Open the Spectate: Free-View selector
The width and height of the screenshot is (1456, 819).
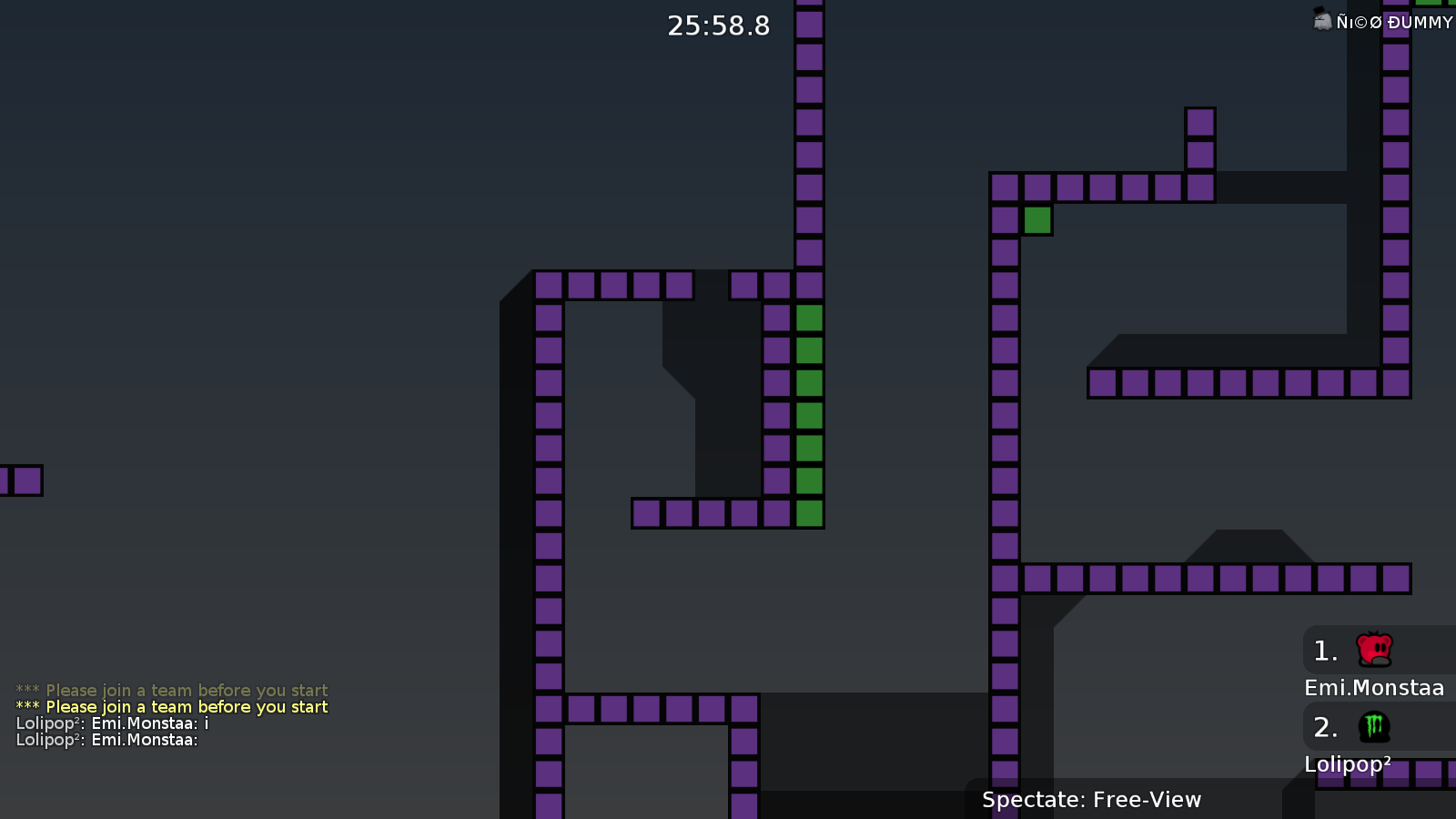1091,799
